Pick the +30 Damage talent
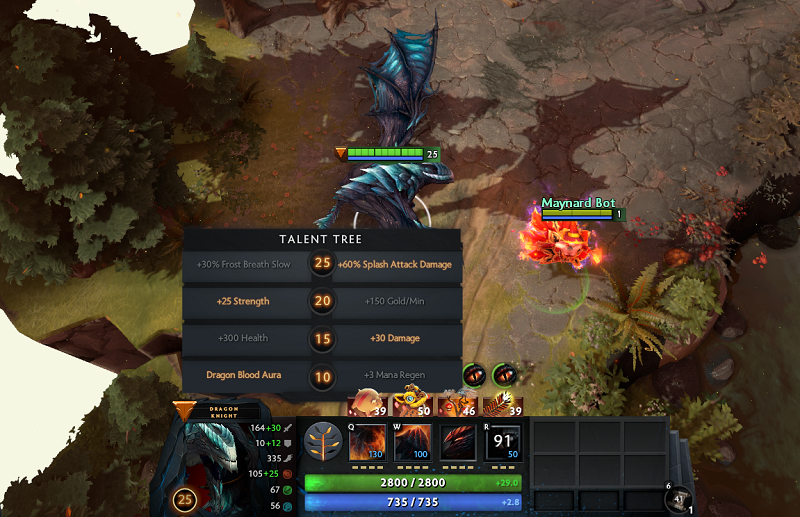Image resolution: width=800 pixels, height=517 pixels. pyautogui.click(x=397, y=338)
